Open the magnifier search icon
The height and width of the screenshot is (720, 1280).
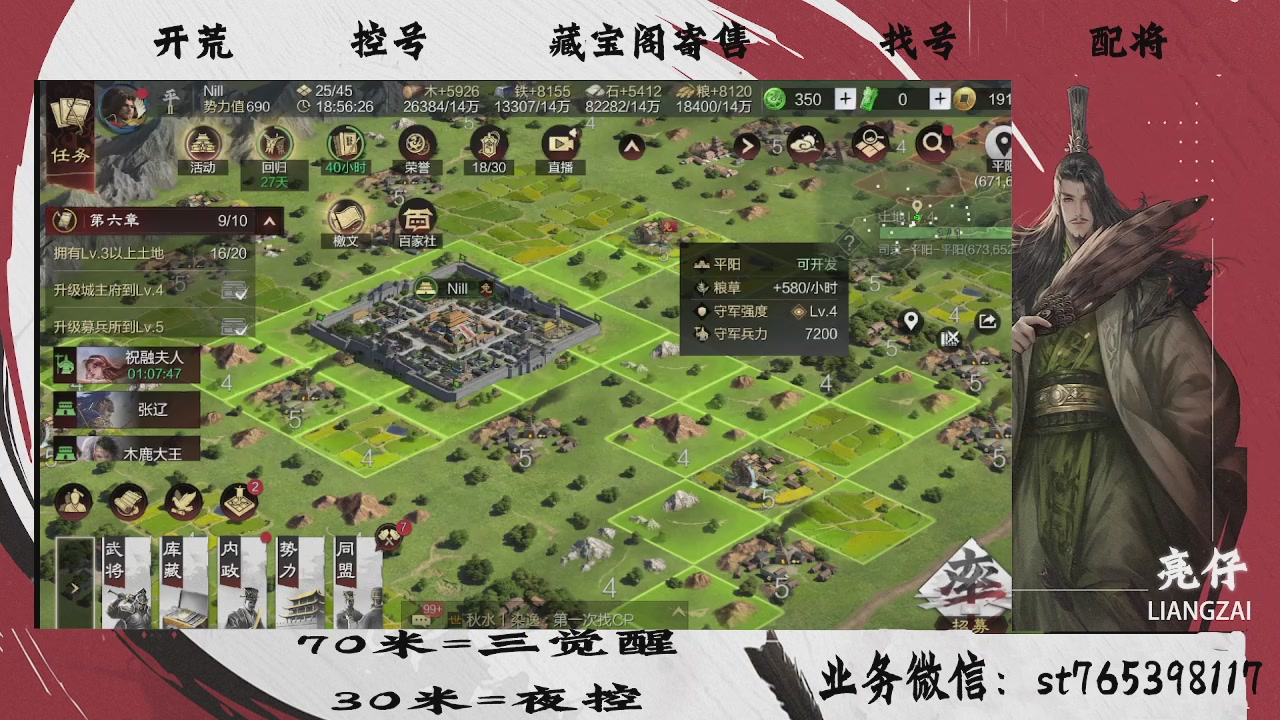pyautogui.click(x=933, y=143)
